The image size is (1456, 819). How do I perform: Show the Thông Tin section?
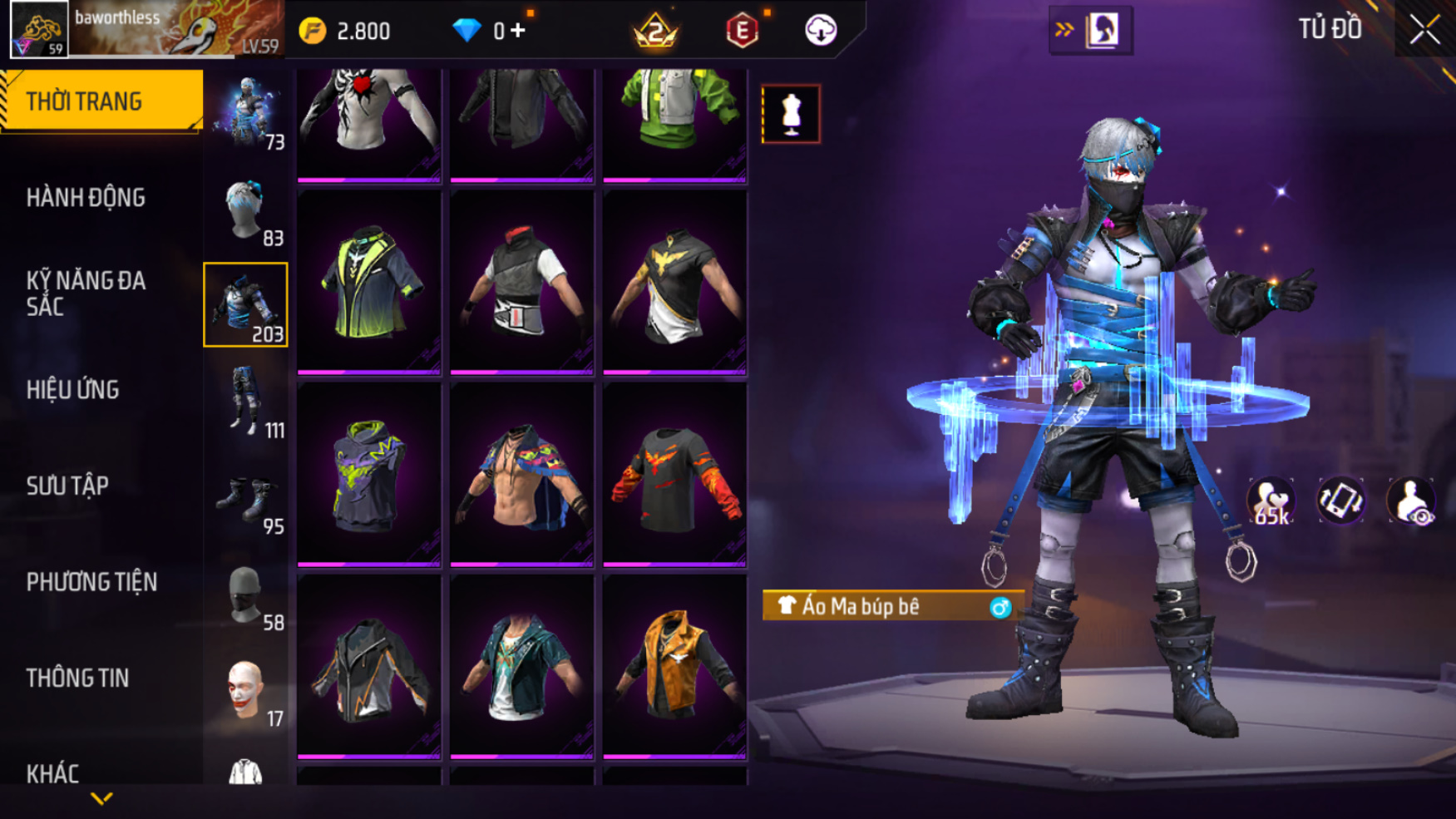77,678
